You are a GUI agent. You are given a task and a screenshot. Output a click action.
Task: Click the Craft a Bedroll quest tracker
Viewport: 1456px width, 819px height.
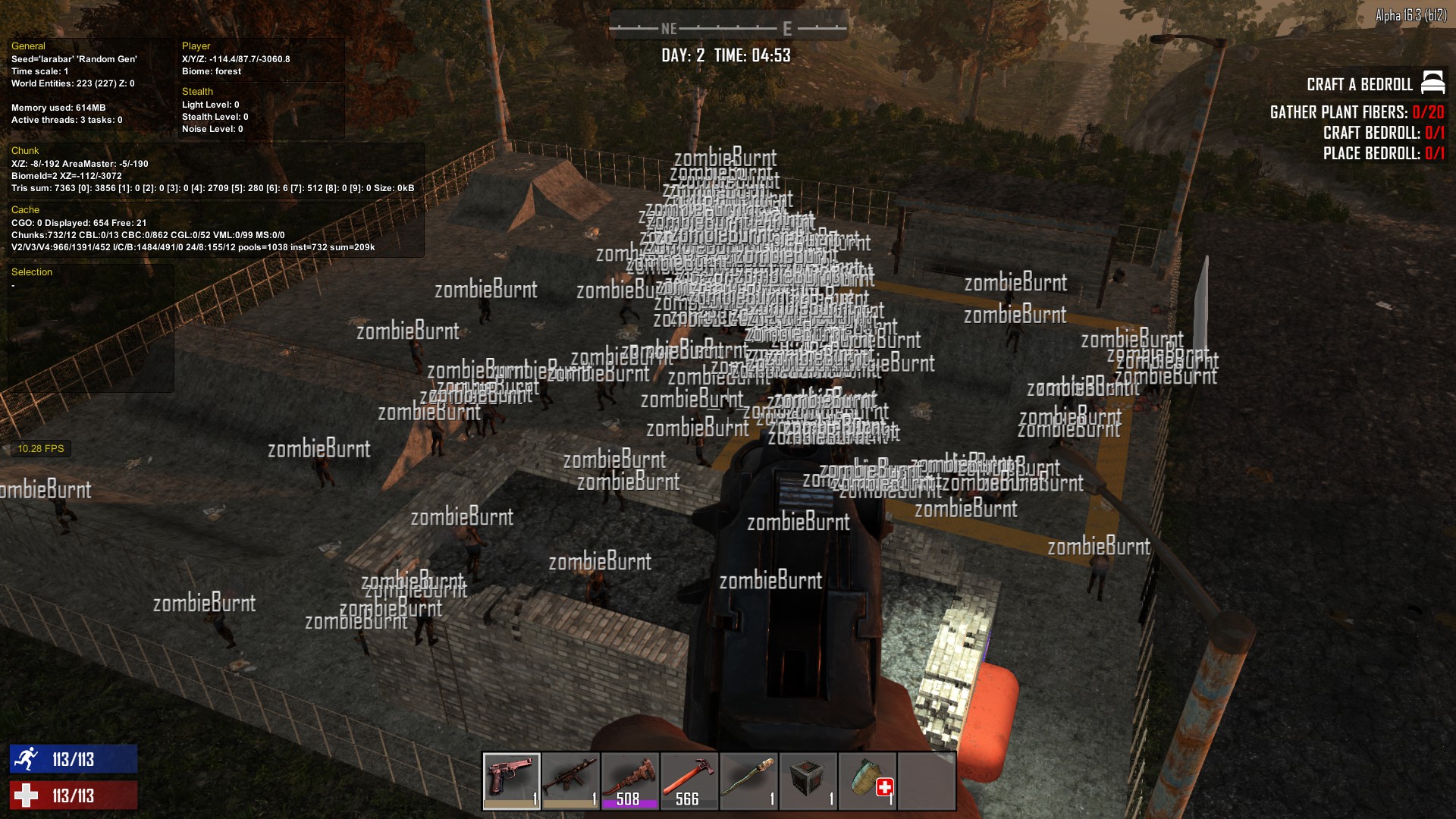click(x=1359, y=84)
